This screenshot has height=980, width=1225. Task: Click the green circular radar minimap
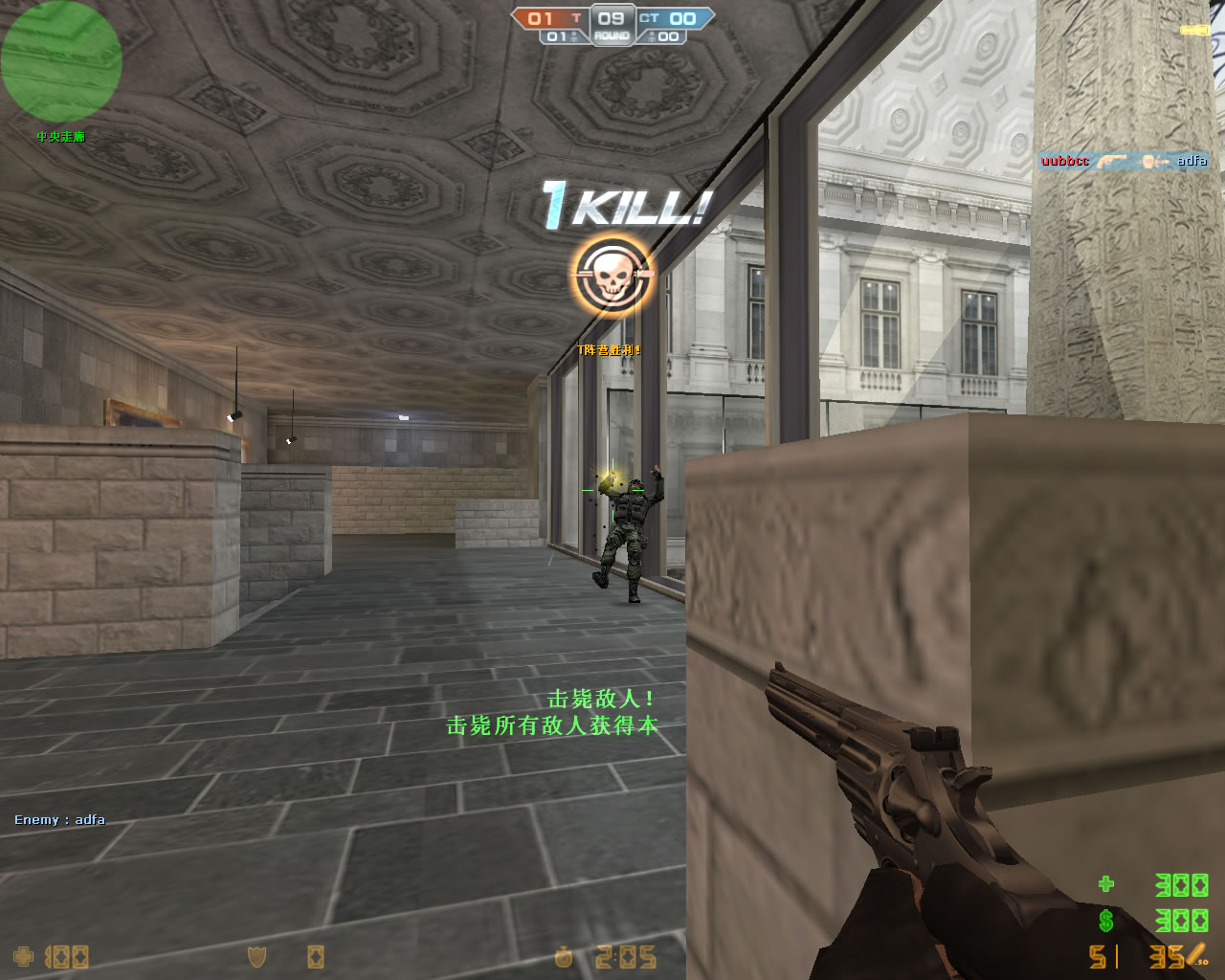point(60,61)
